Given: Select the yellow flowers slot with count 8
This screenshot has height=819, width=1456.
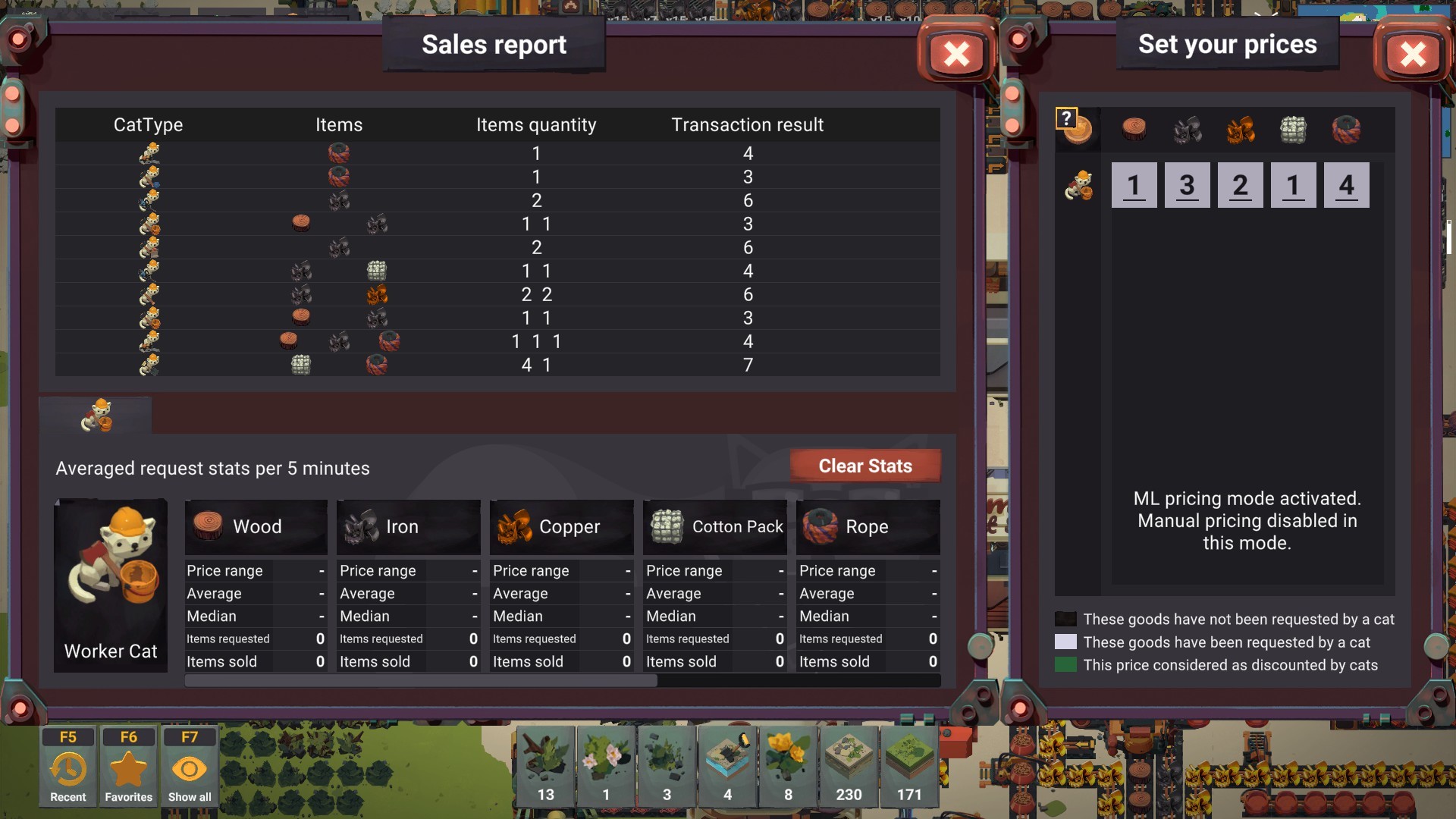Looking at the screenshot, I should (788, 766).
